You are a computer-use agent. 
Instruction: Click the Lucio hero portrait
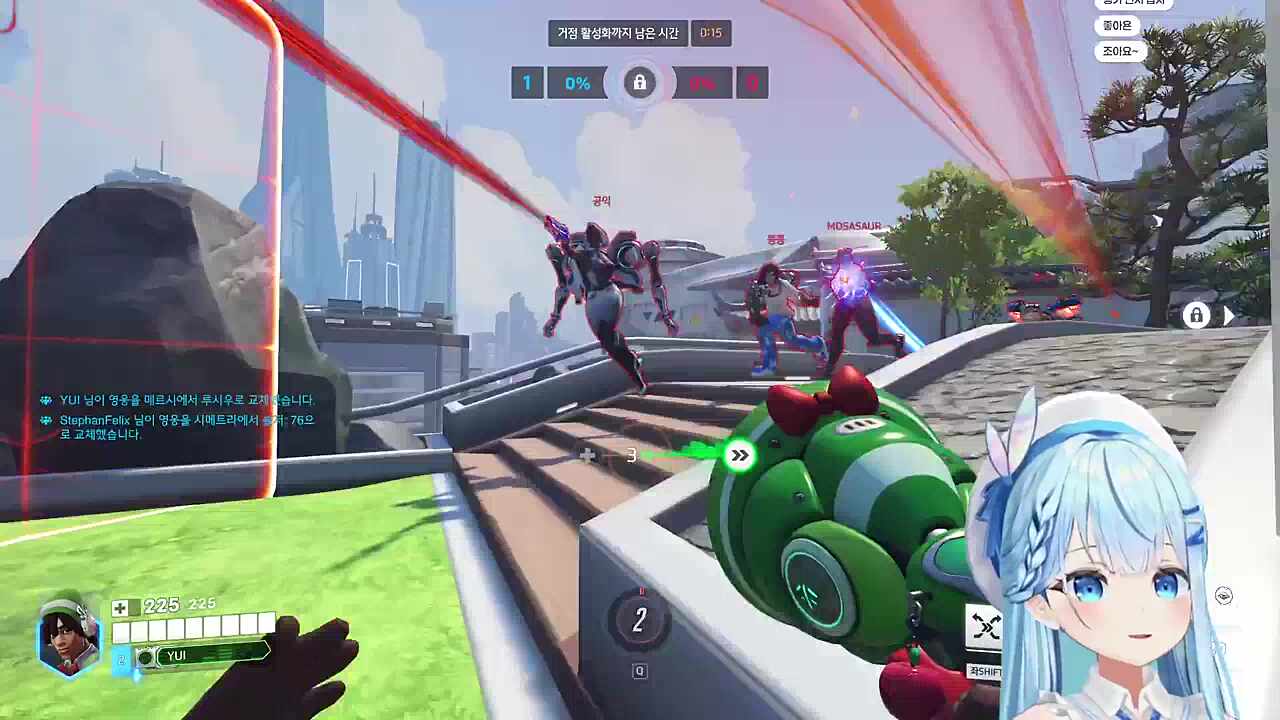click(x=69, y=638)
